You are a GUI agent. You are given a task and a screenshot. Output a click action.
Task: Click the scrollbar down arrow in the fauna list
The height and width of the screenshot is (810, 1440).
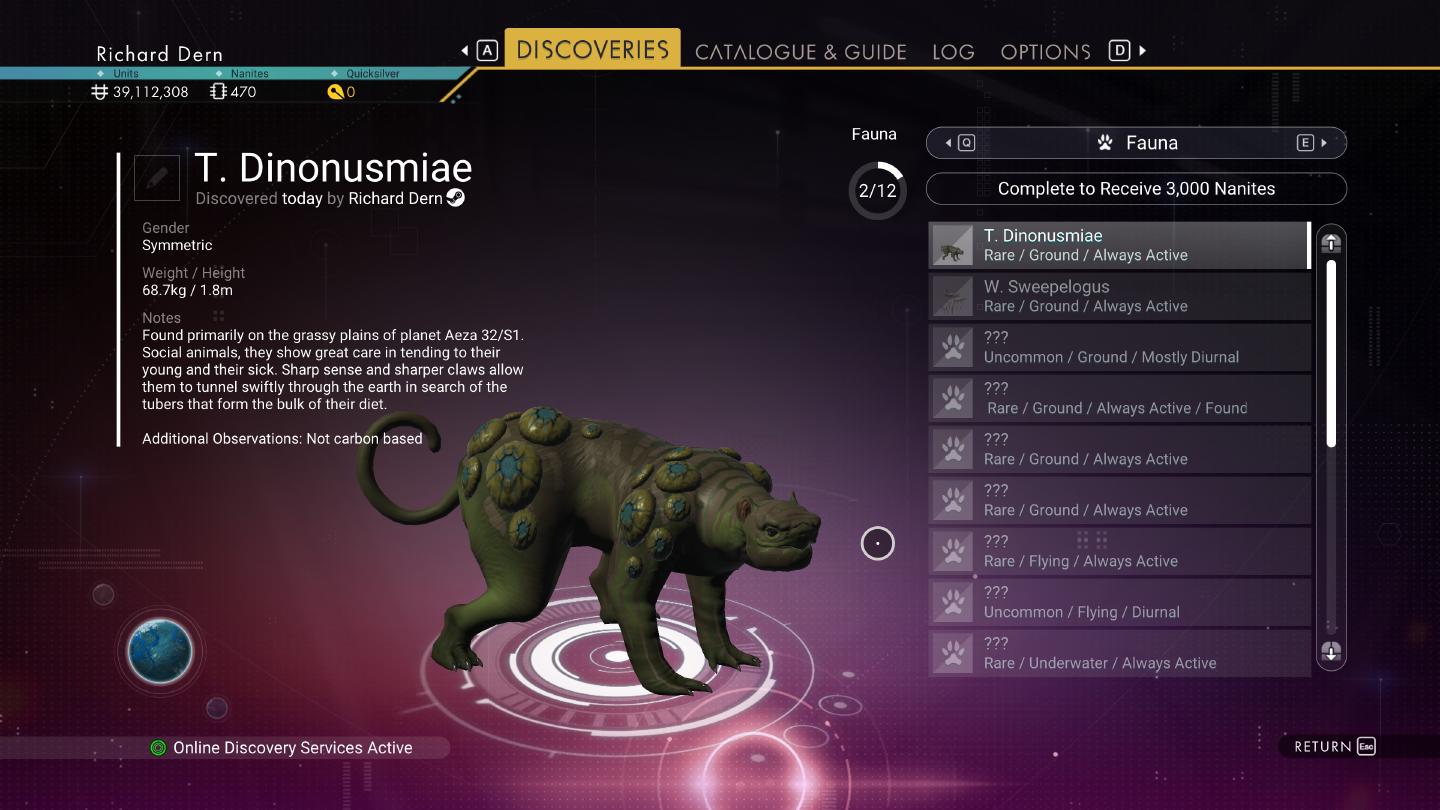point(1331,651)
